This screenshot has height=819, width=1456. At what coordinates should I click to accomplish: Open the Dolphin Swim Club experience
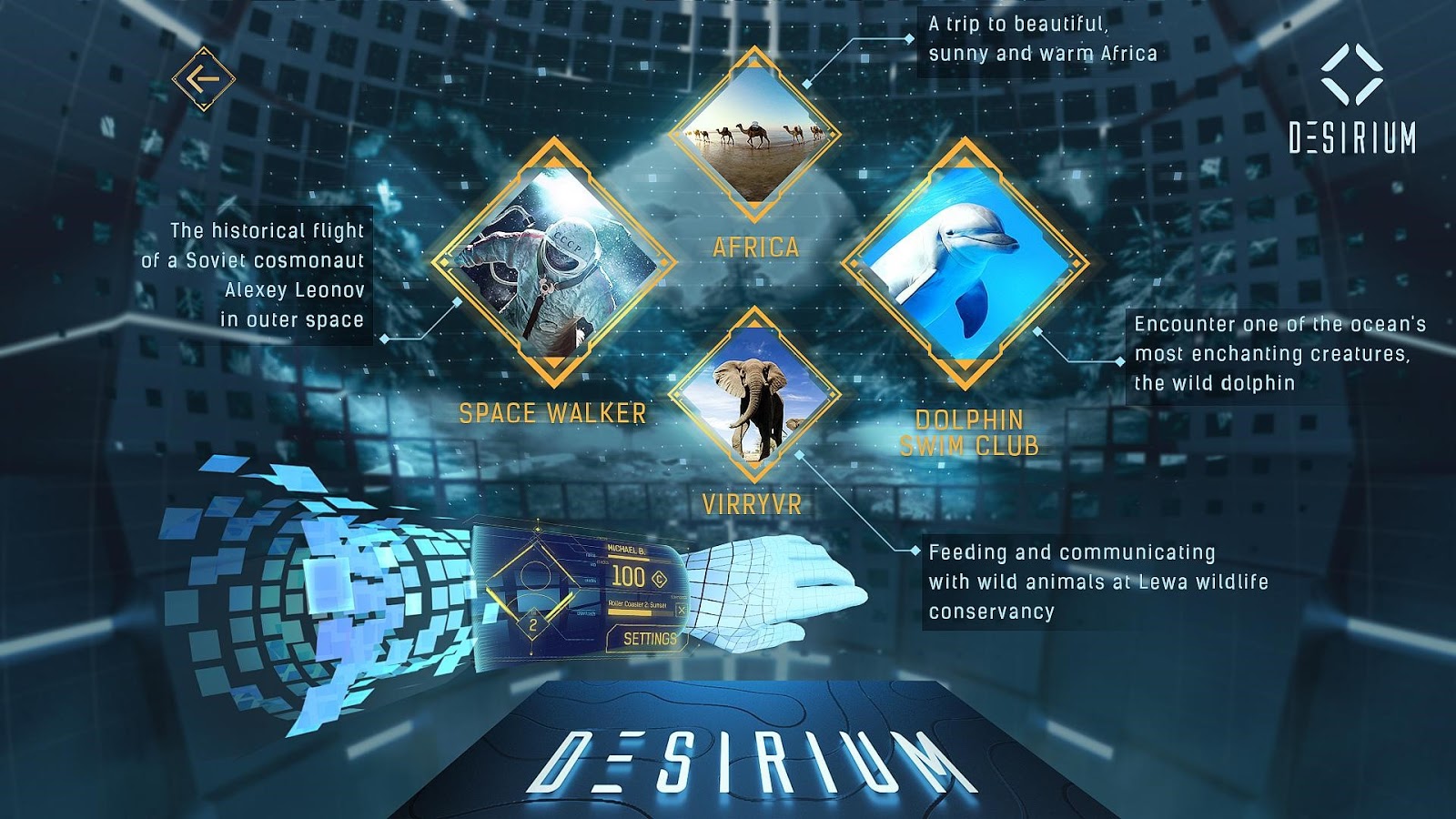[x=965, y=263]
